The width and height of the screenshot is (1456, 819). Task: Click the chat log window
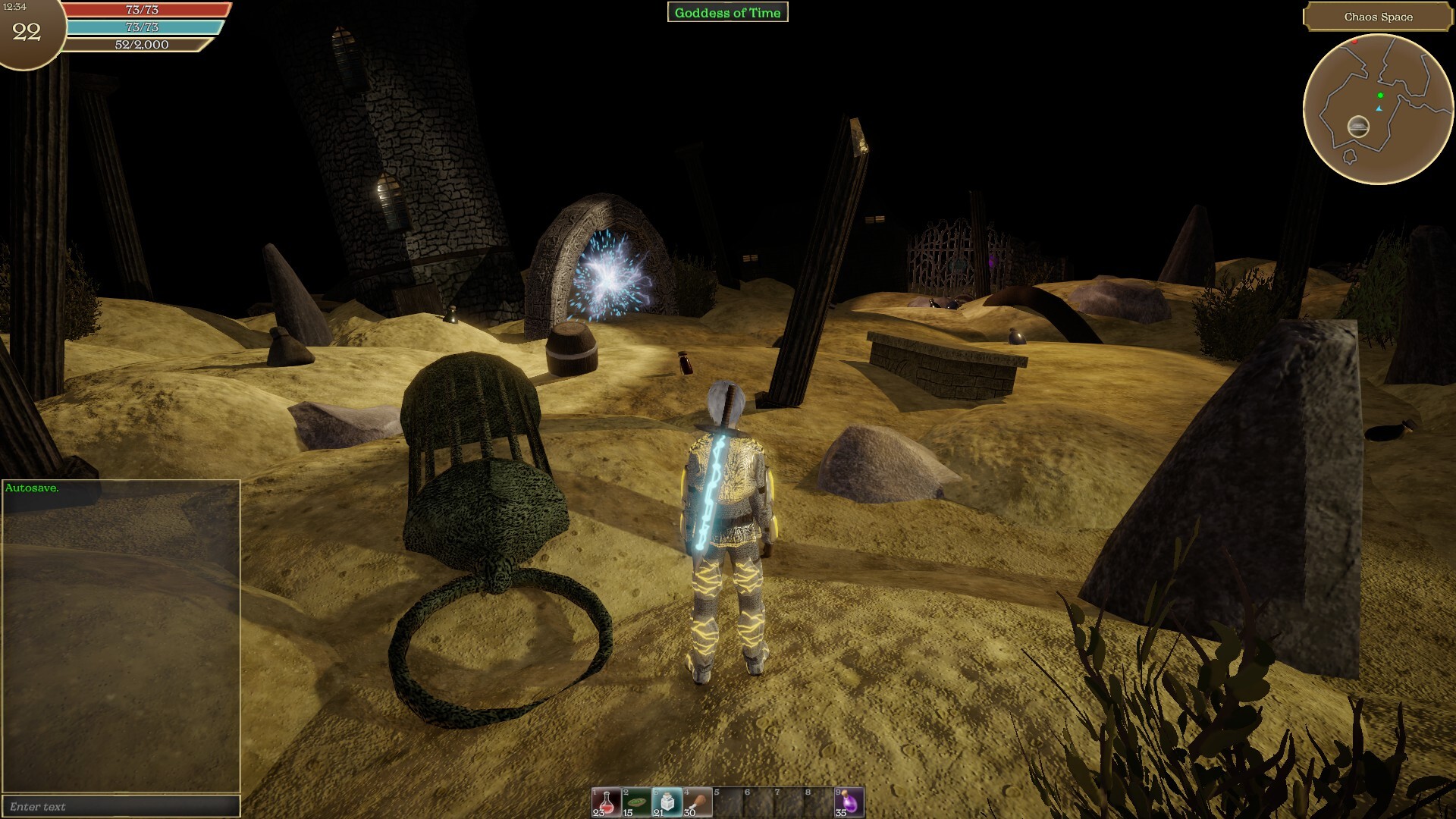(121, 637)
